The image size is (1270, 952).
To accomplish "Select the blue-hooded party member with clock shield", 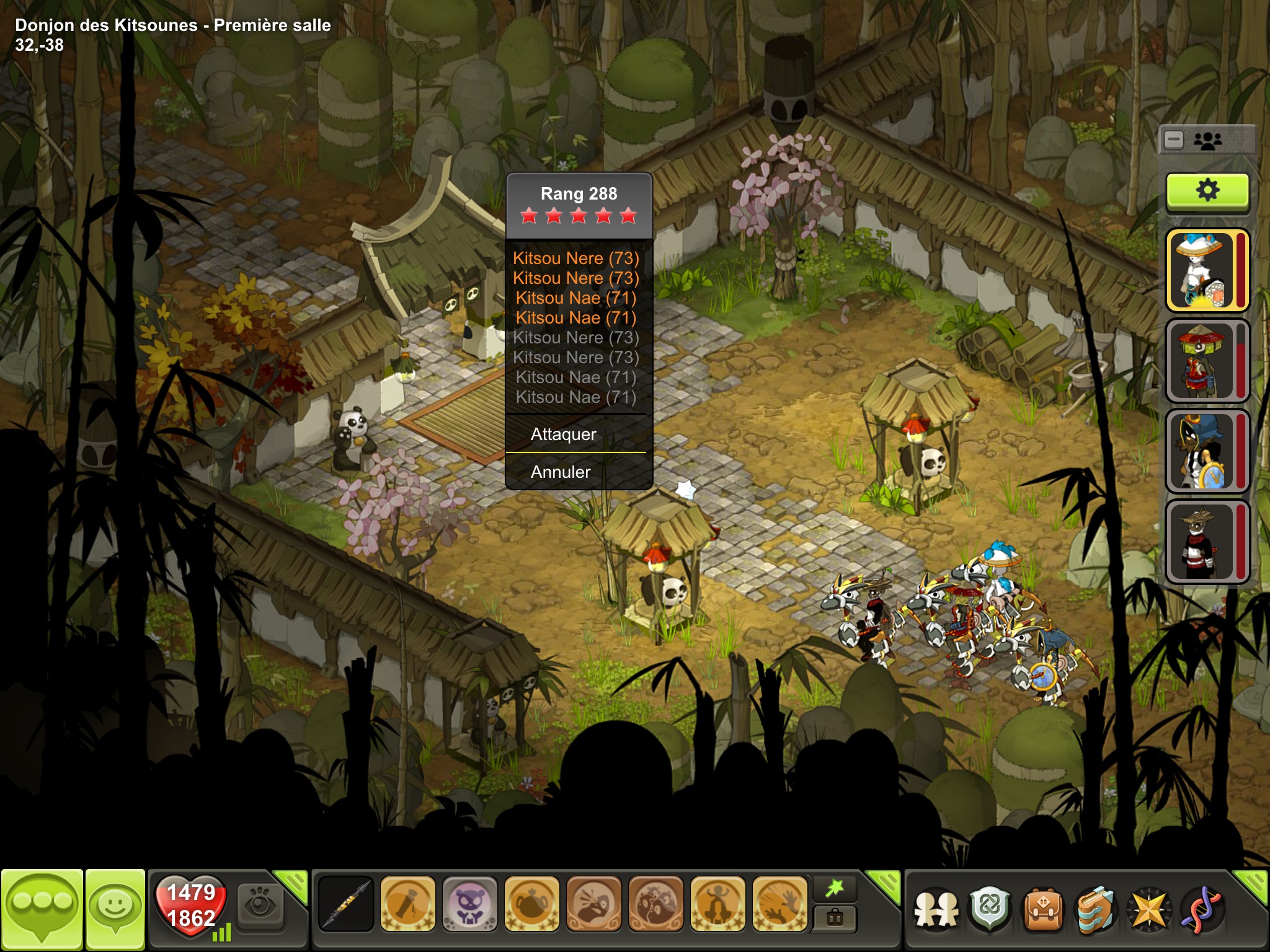I will [1207, 452].
